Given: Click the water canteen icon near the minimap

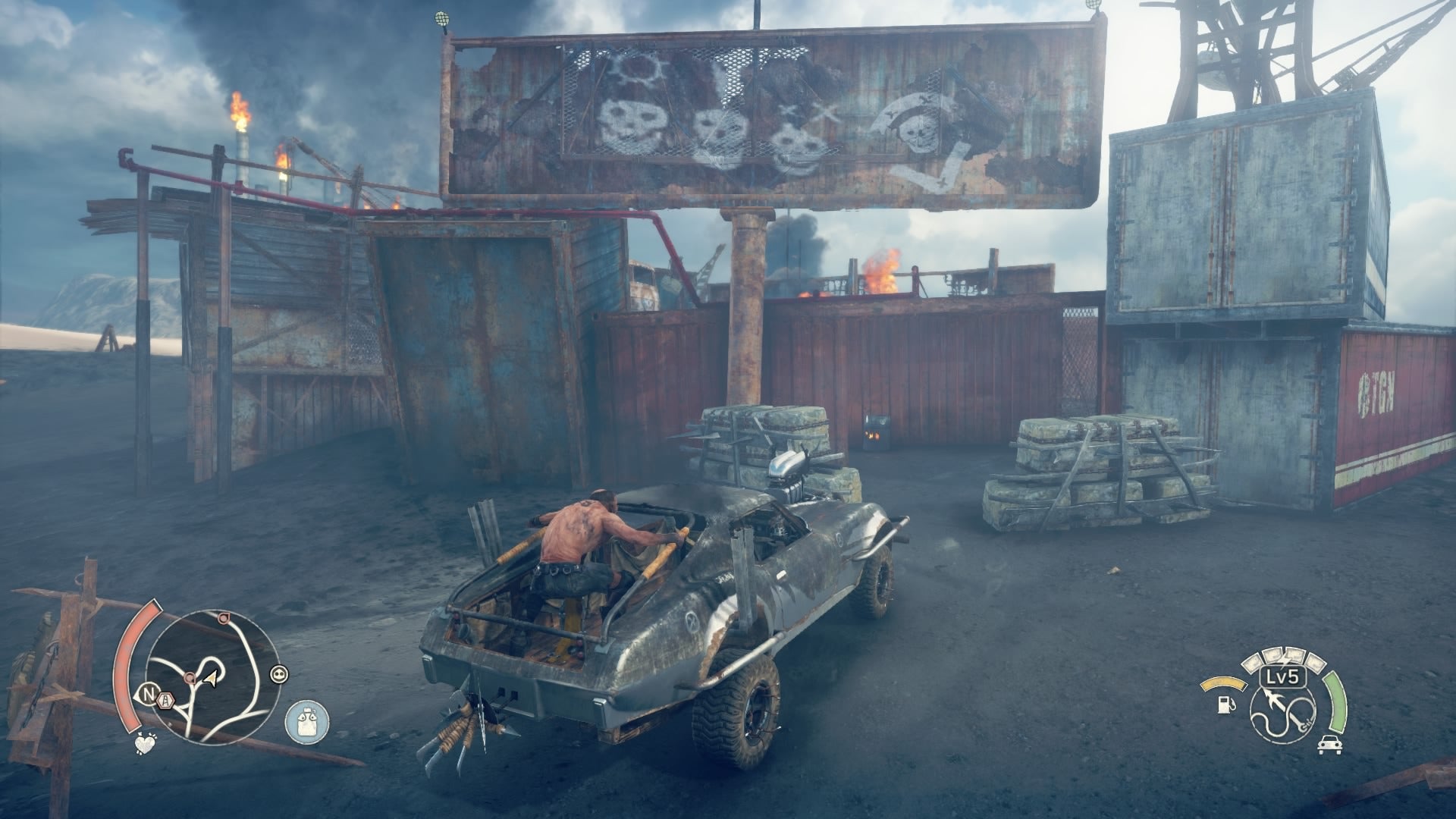Looking at the screenshot, I should (x=306, y=722).
